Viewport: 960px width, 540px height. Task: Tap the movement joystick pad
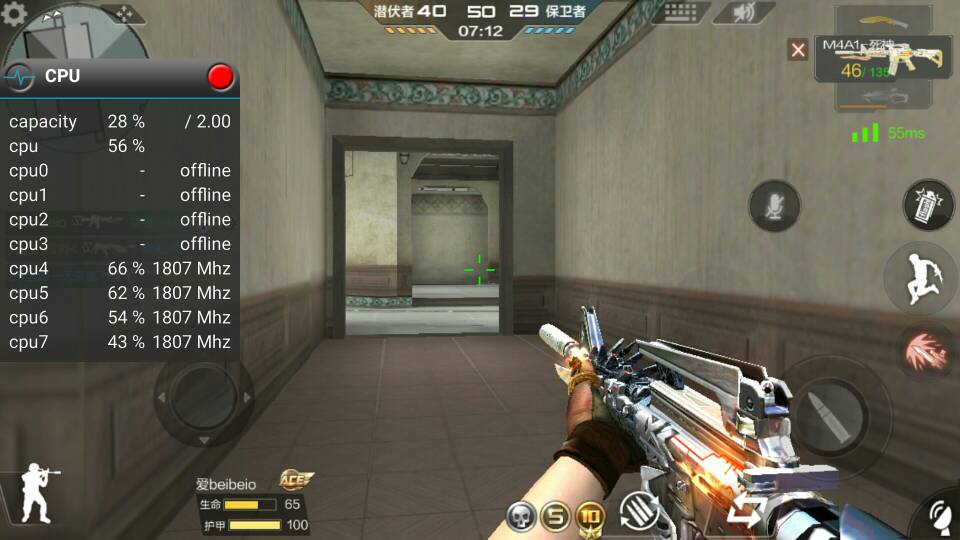pyautogui.click(x=203, y=397)
